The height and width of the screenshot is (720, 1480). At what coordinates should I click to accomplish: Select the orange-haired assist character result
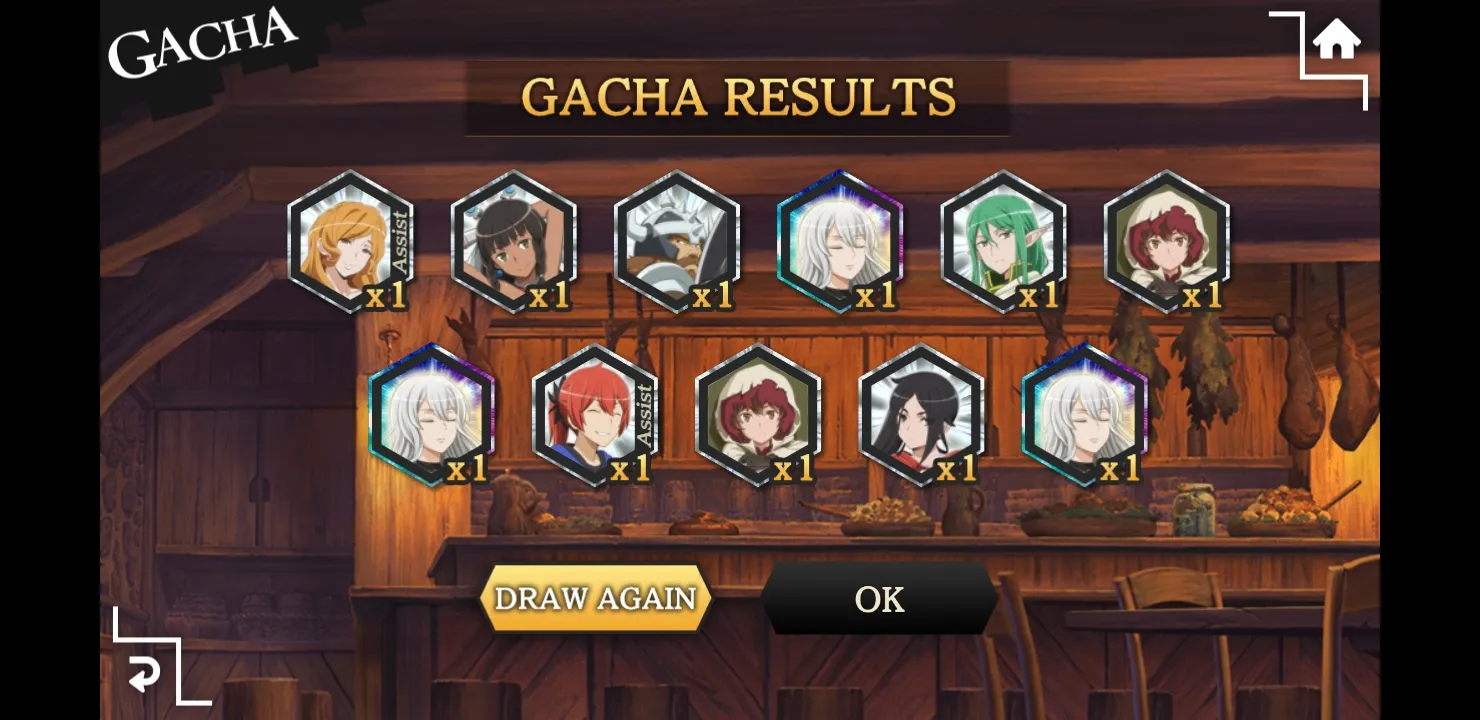[x=350, y=242]
